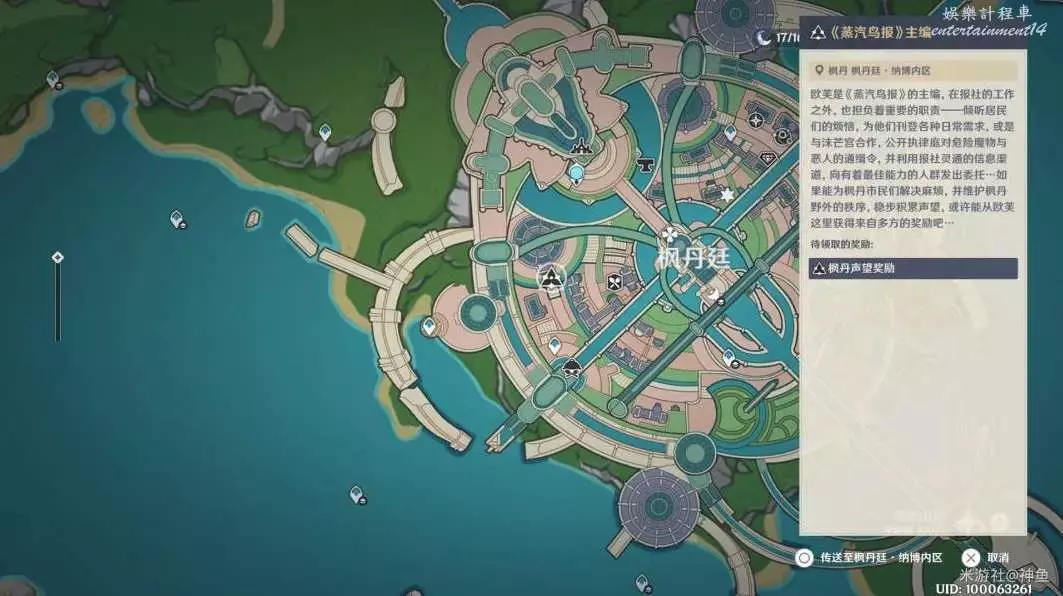The height and width of the screenshot is (596, 1063).
Task: Select the highlighted reputation triangle map marker
Action: tap(549, 277)
